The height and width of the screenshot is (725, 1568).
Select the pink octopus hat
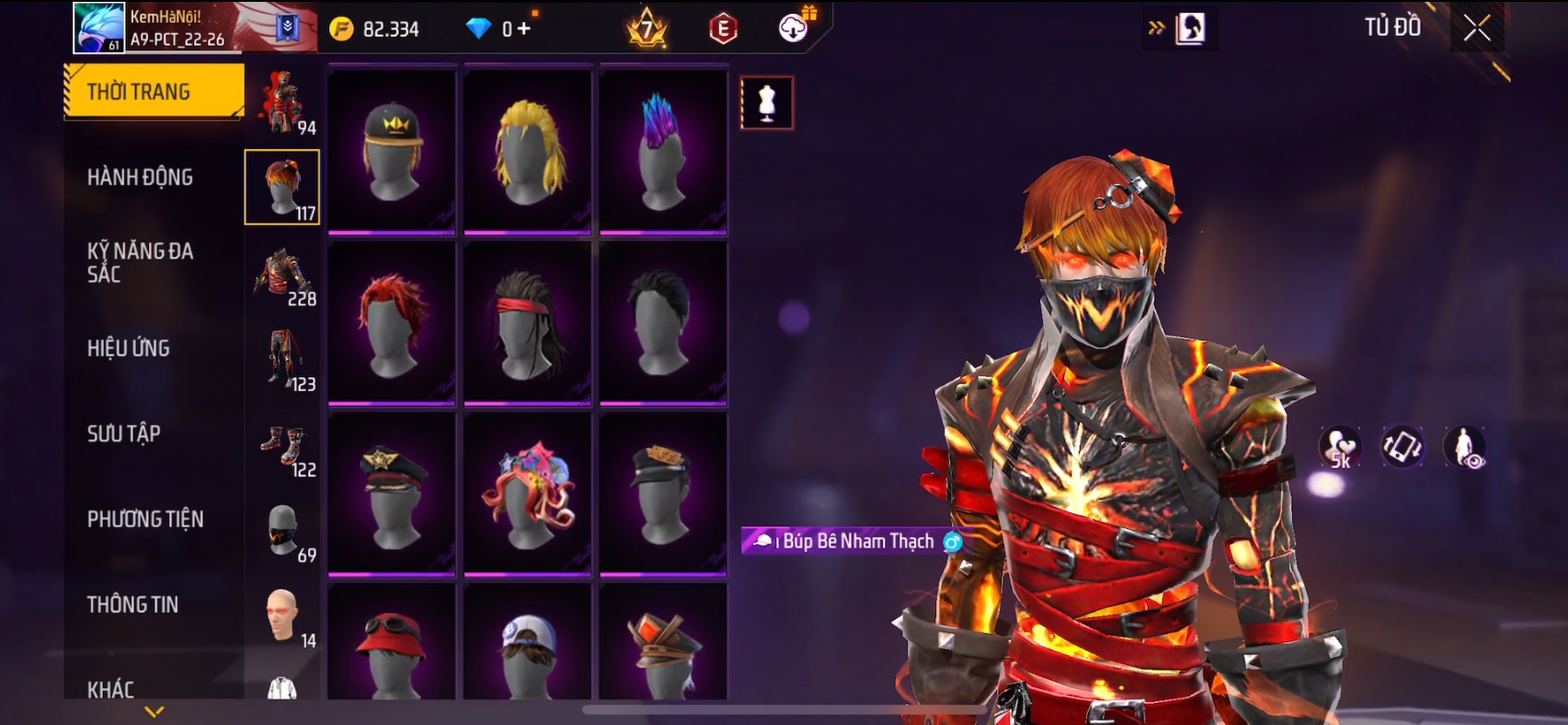click(x=528, y=494)
